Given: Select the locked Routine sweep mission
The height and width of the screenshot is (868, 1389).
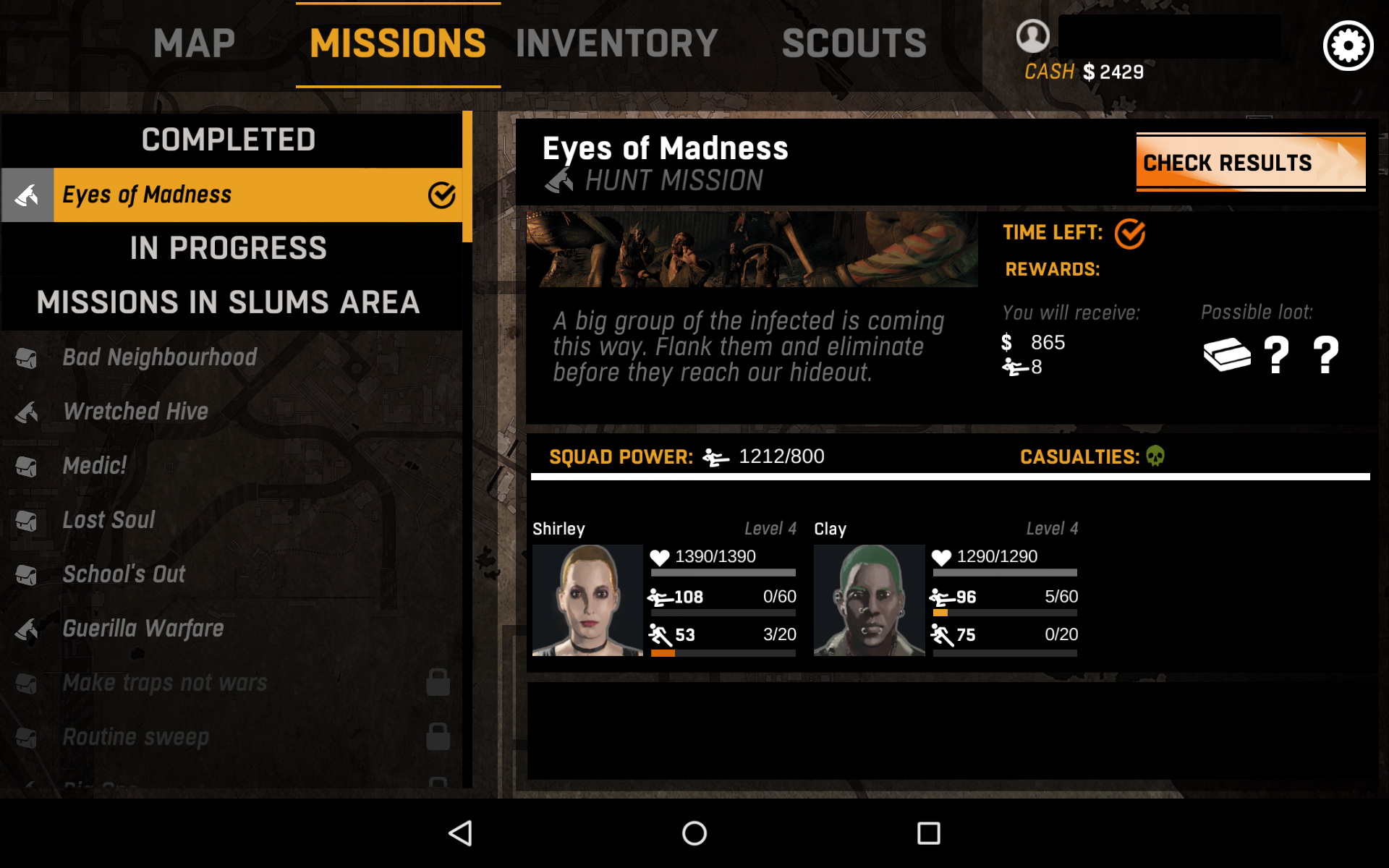Looking at the screenshot, I should (136, 737).
